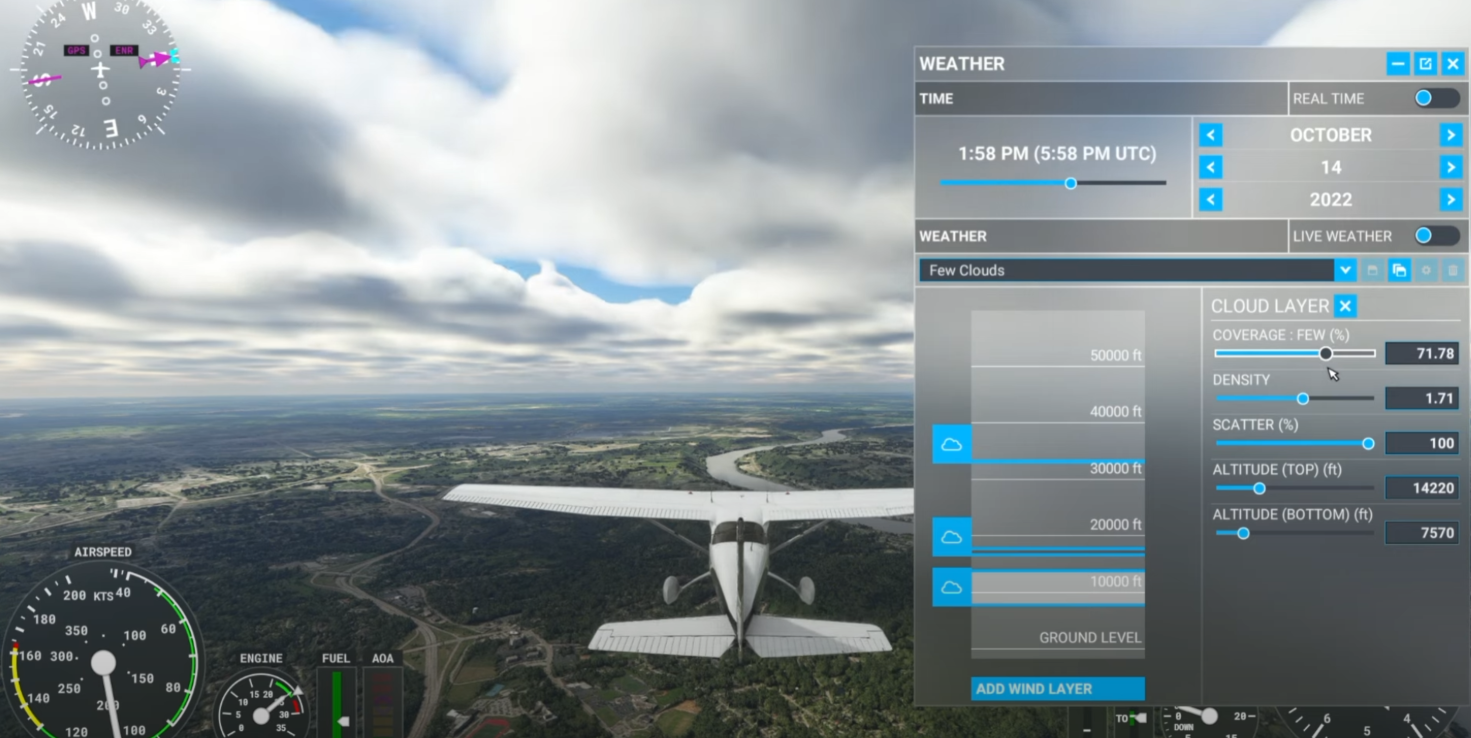
Task: Close the Cloud Layer settings
Action: coord(1346,306)
